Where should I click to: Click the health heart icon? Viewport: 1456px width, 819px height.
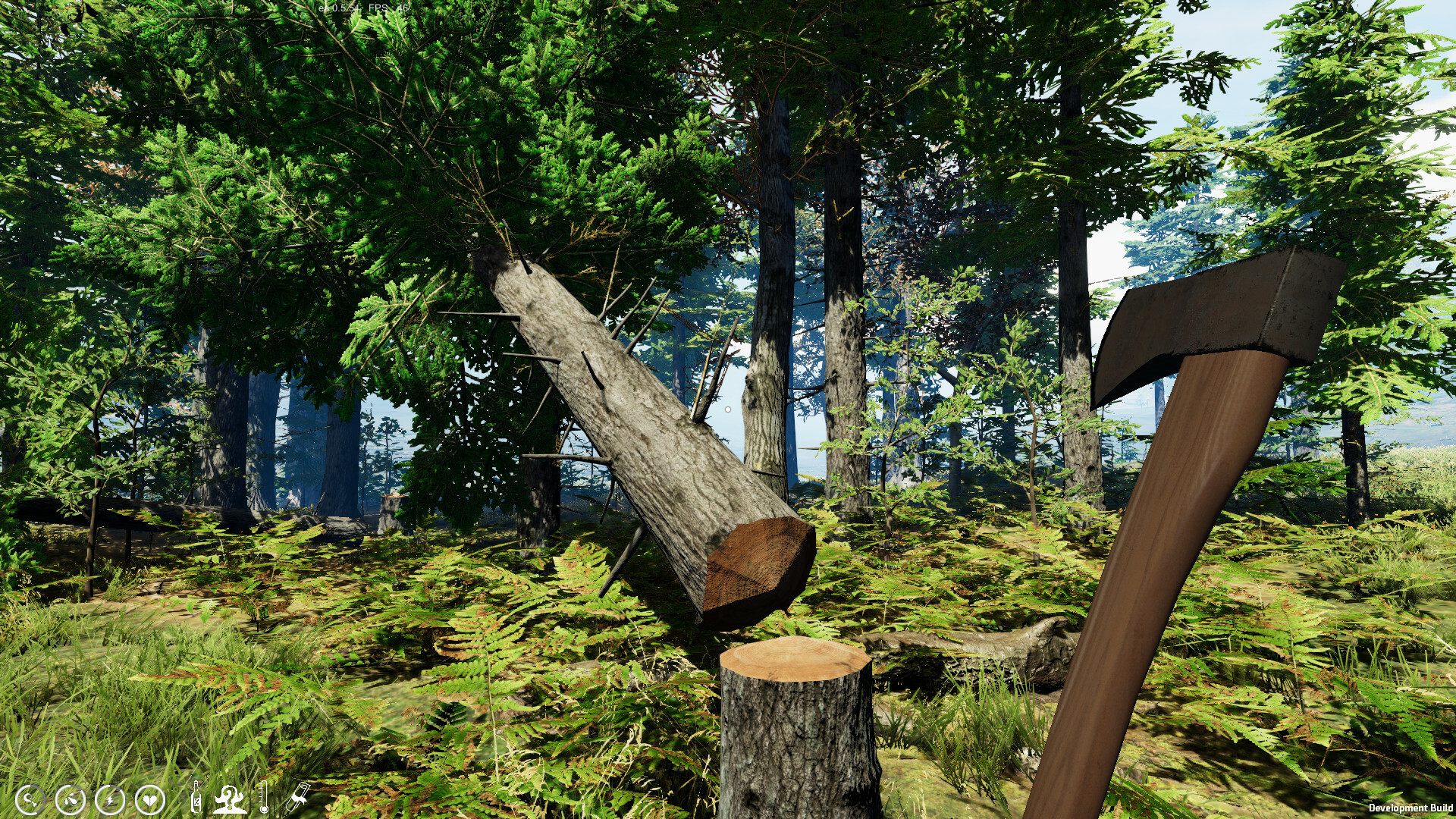[x=149, y=798]
